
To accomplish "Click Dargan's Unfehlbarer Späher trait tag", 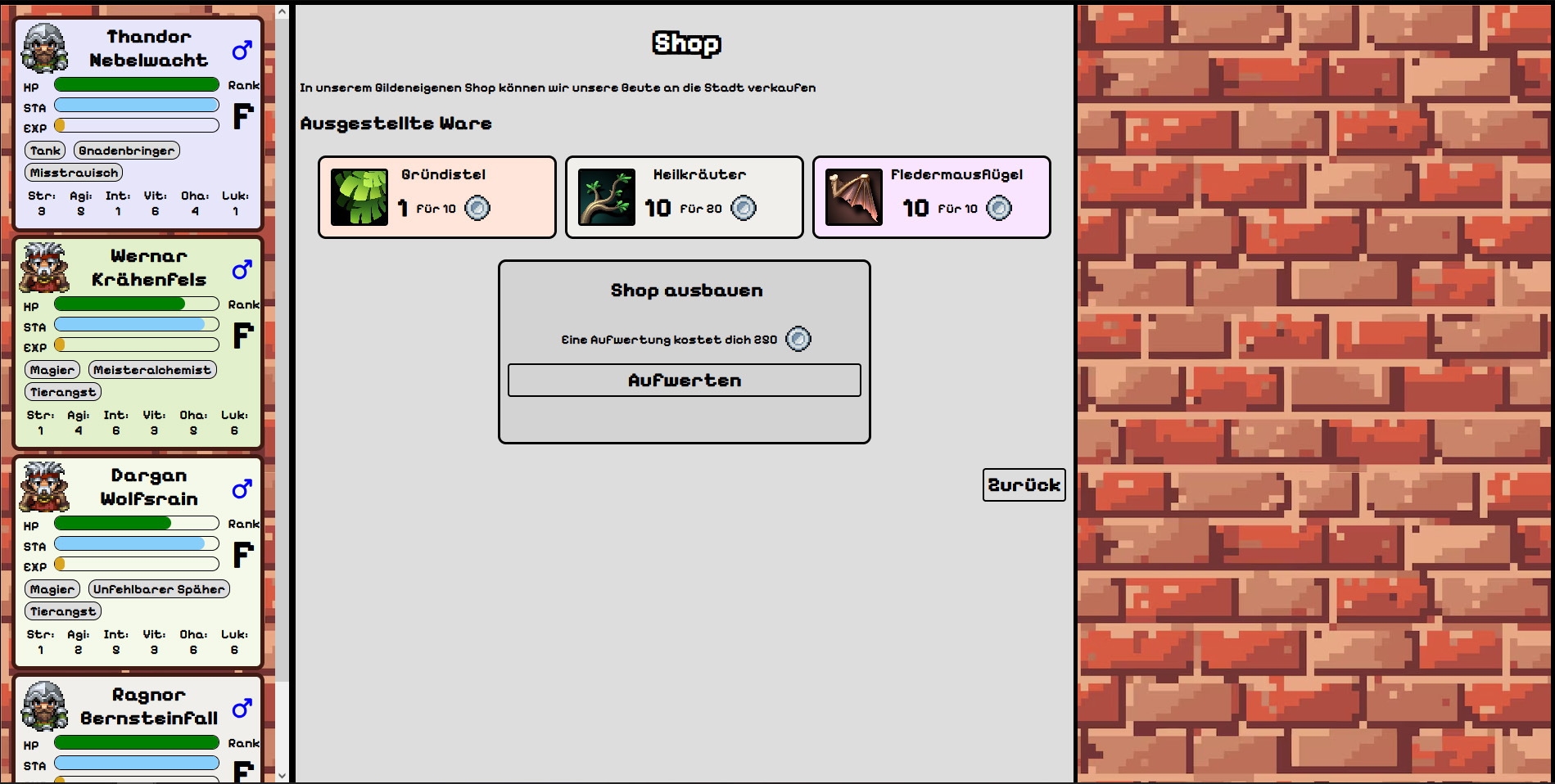I will click(x=159, y=589).
